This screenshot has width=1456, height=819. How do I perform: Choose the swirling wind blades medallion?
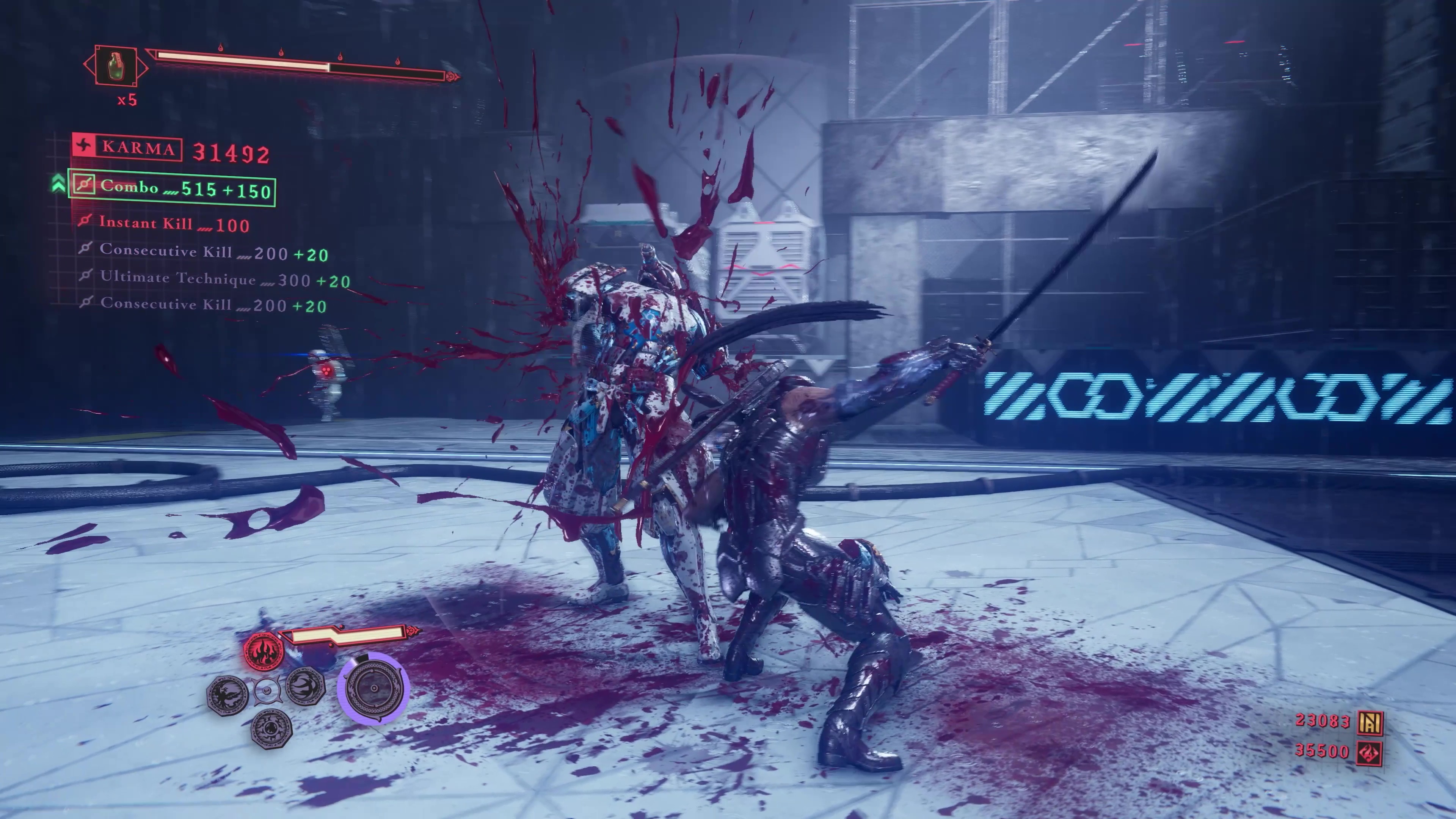click(x=305, y=686)
